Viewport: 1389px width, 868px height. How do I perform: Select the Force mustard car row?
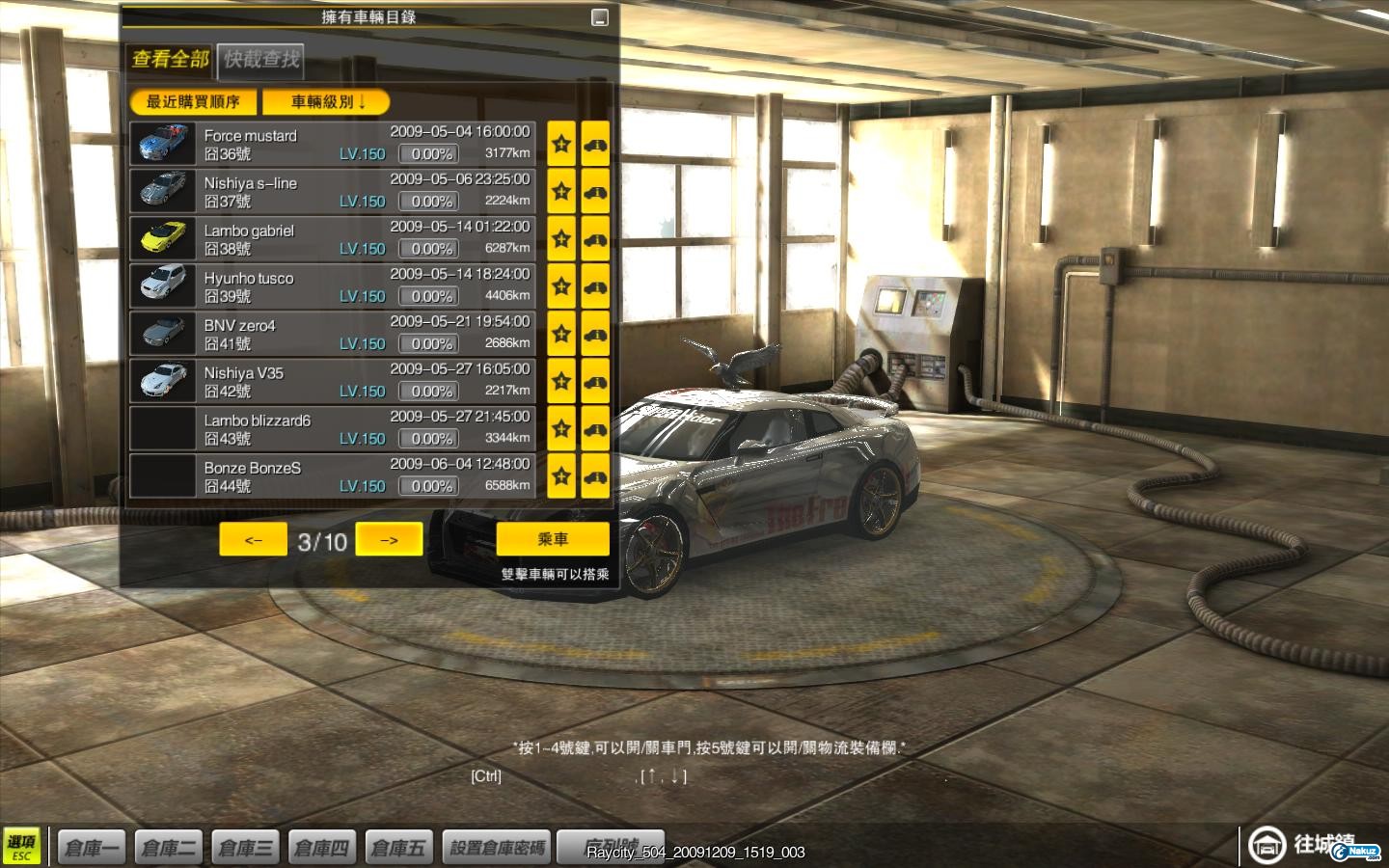click(333, 144)
